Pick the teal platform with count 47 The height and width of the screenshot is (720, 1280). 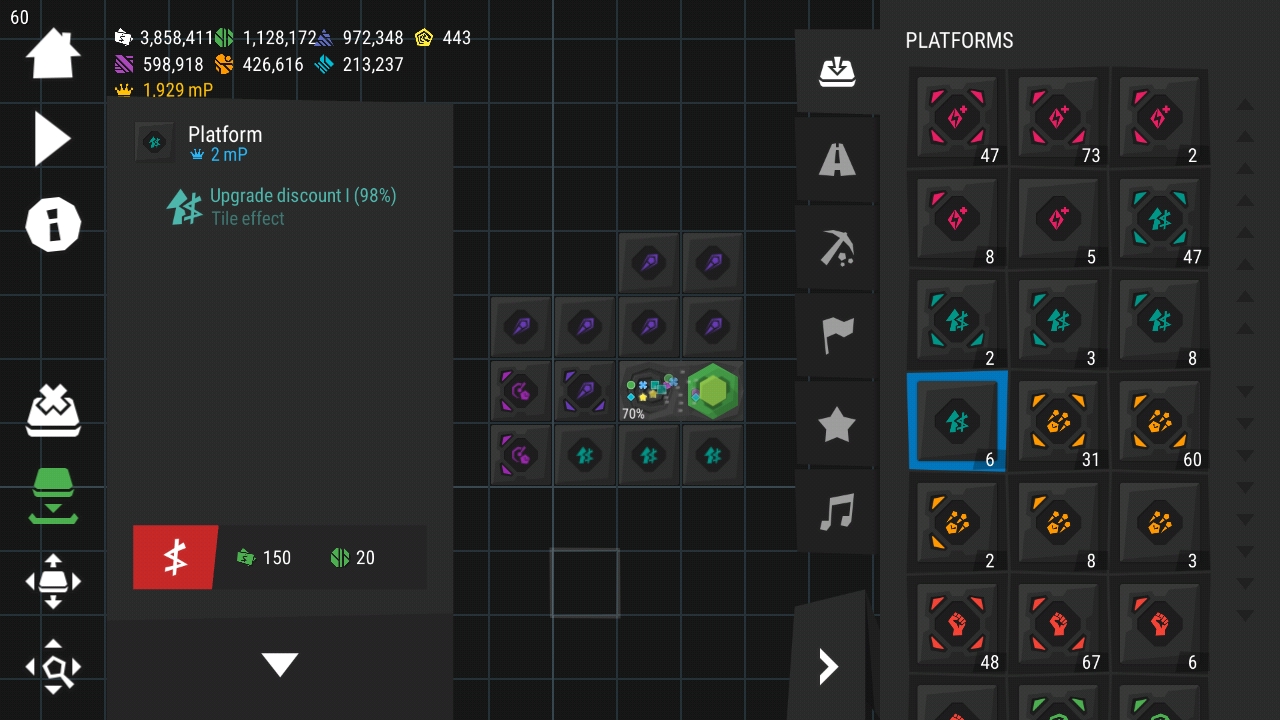coord(1159,219)
